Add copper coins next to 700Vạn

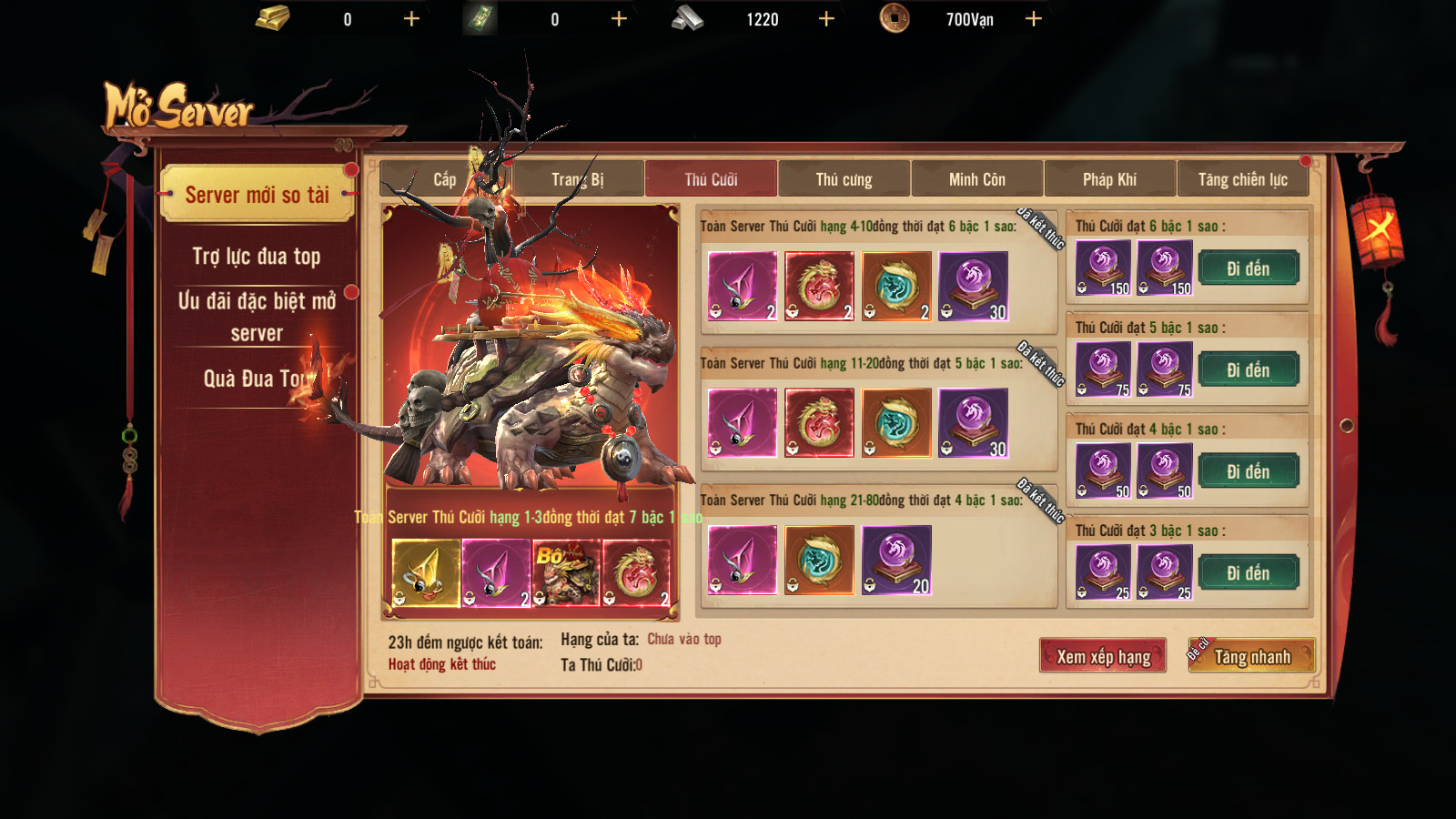tap(1034, 19)
